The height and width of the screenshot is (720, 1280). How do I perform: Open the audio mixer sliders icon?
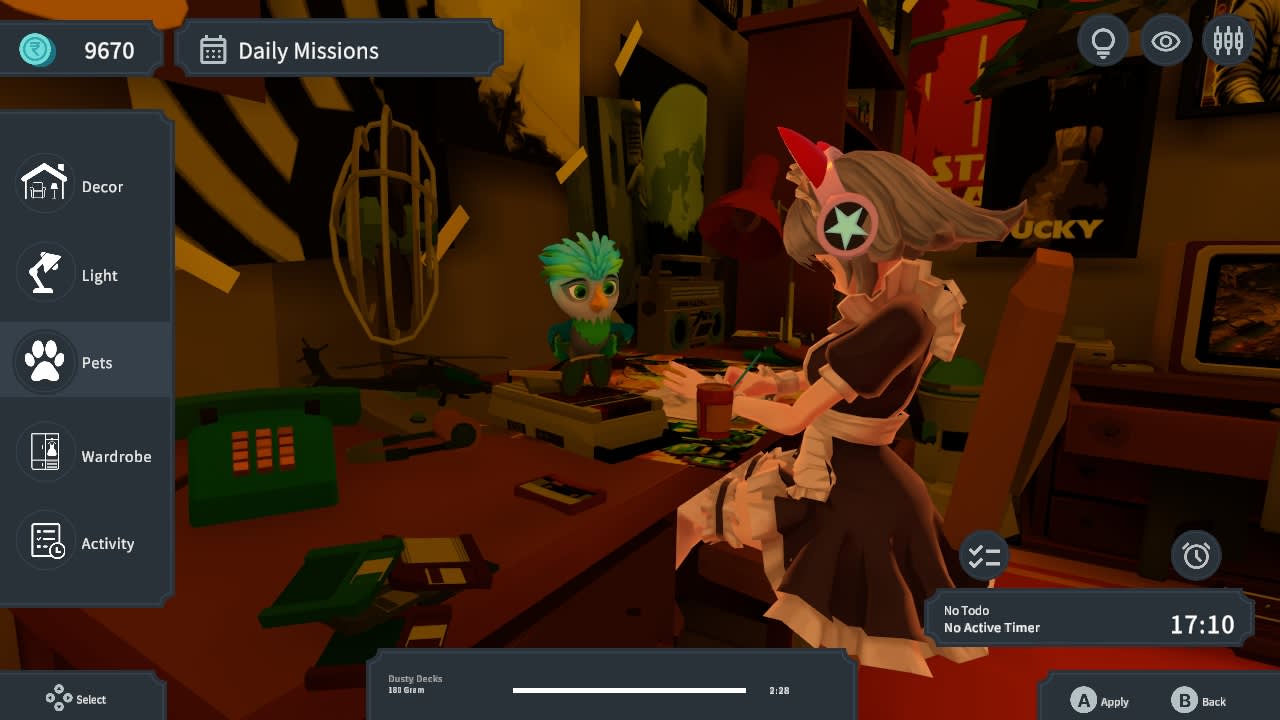1228,42
